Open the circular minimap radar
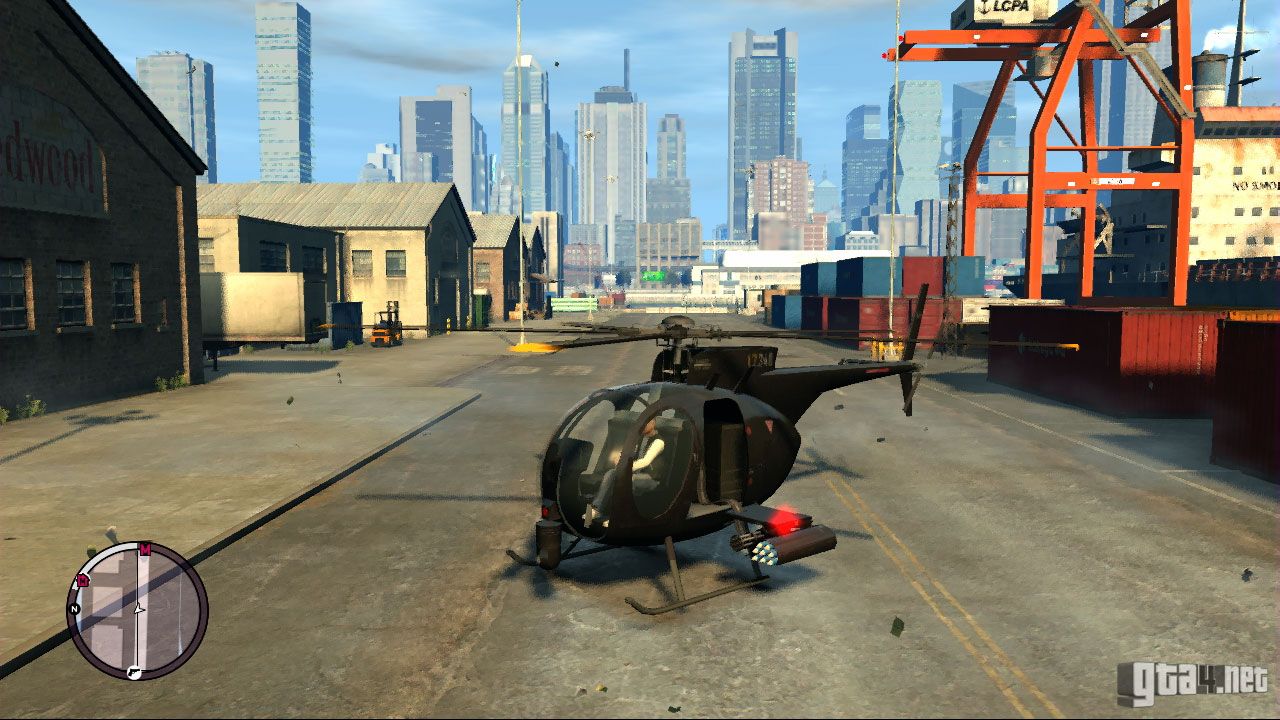Image resolution: width=1280 pixels, height=720 pixels. (x=137, y=611)
